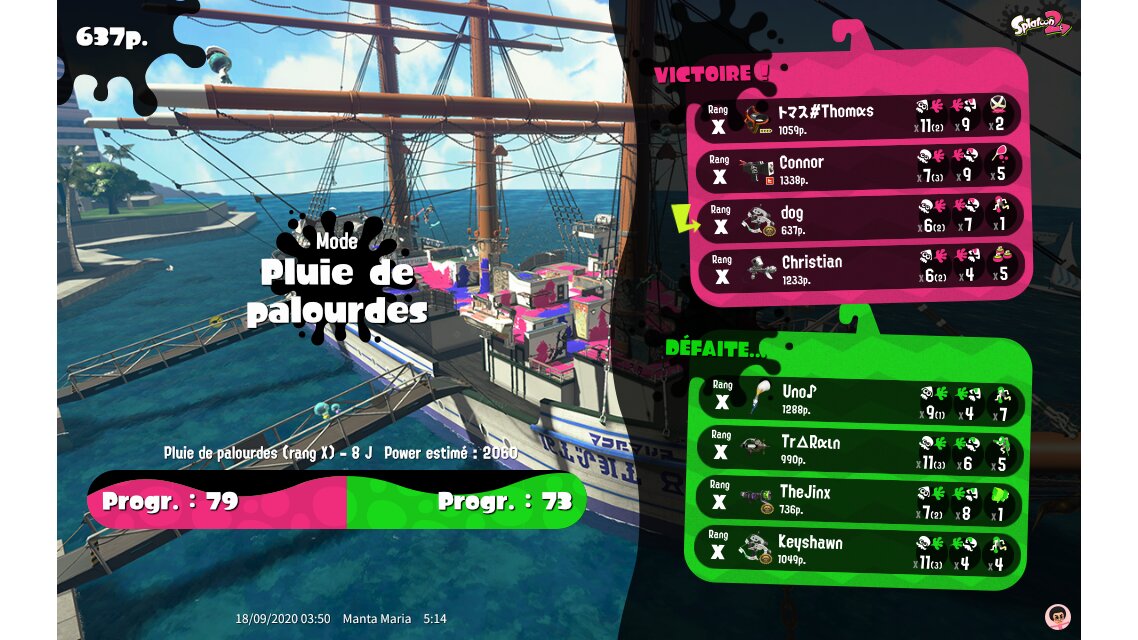Select Christian's result row
The image size is (1138, 640).
[x=860, y=268]
